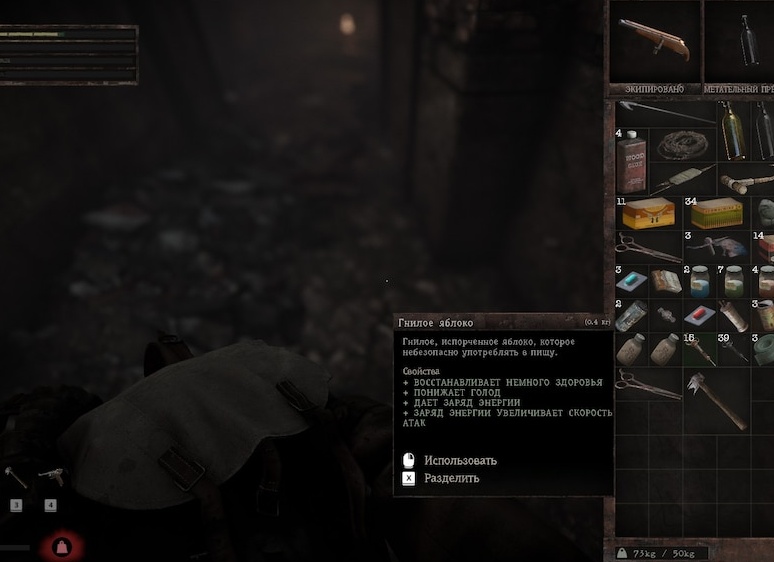Select the orange box with count 11
The height and width of the screenshot is (562, 774).
(x=647, y=213)
